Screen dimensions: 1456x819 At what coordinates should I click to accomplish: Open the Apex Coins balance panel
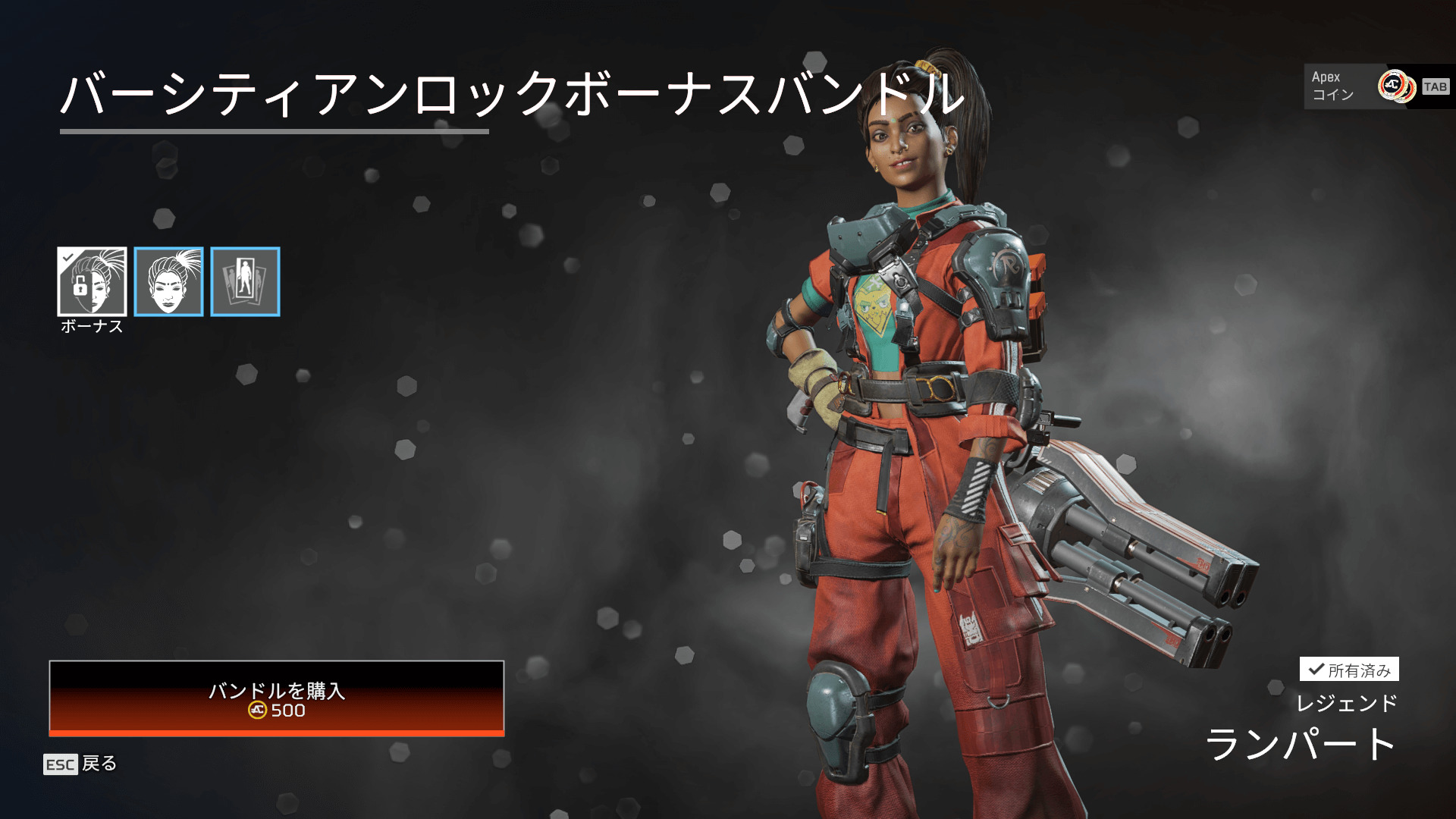1377,86
